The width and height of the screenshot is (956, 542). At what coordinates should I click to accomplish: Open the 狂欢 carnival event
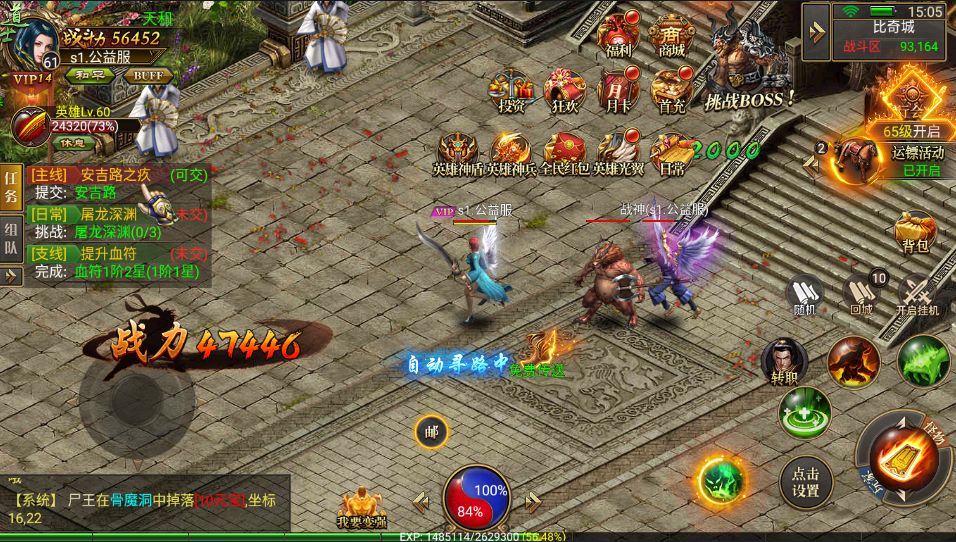pos(564,91)
